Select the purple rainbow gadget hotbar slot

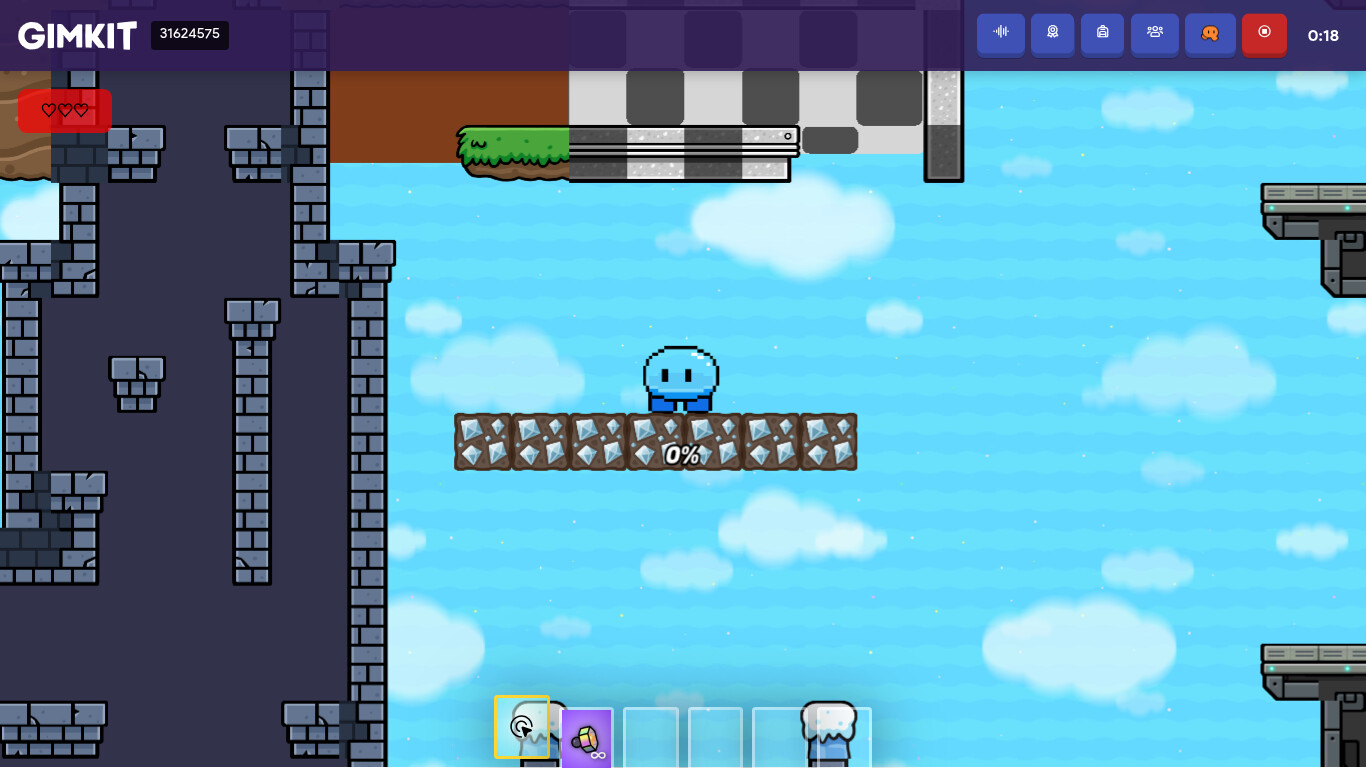[x=587, y=739]
